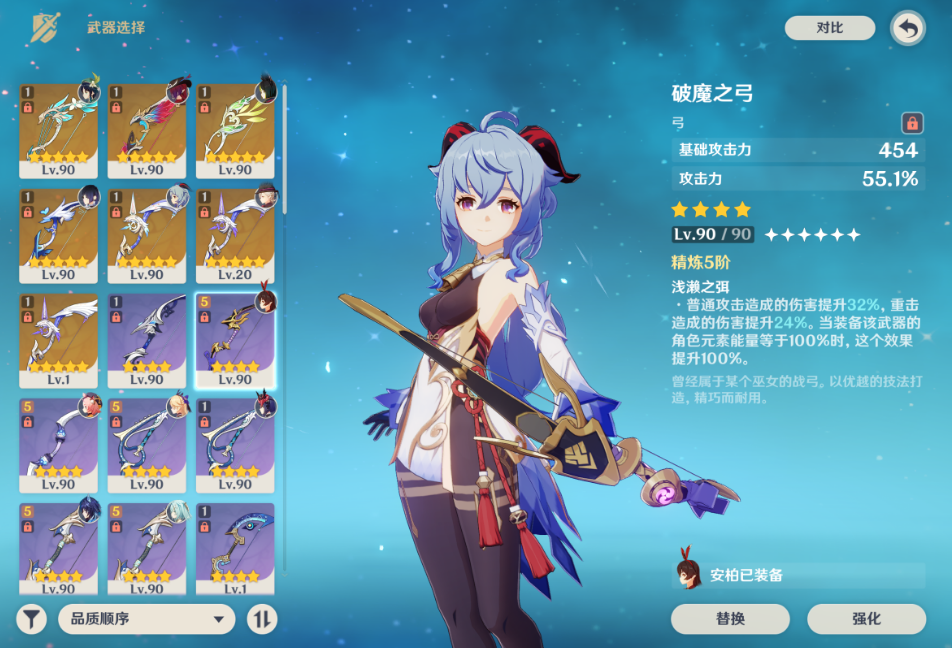The image size is (952, 648).
Task: Open the 强化 enhance screen
Action: 866,619
